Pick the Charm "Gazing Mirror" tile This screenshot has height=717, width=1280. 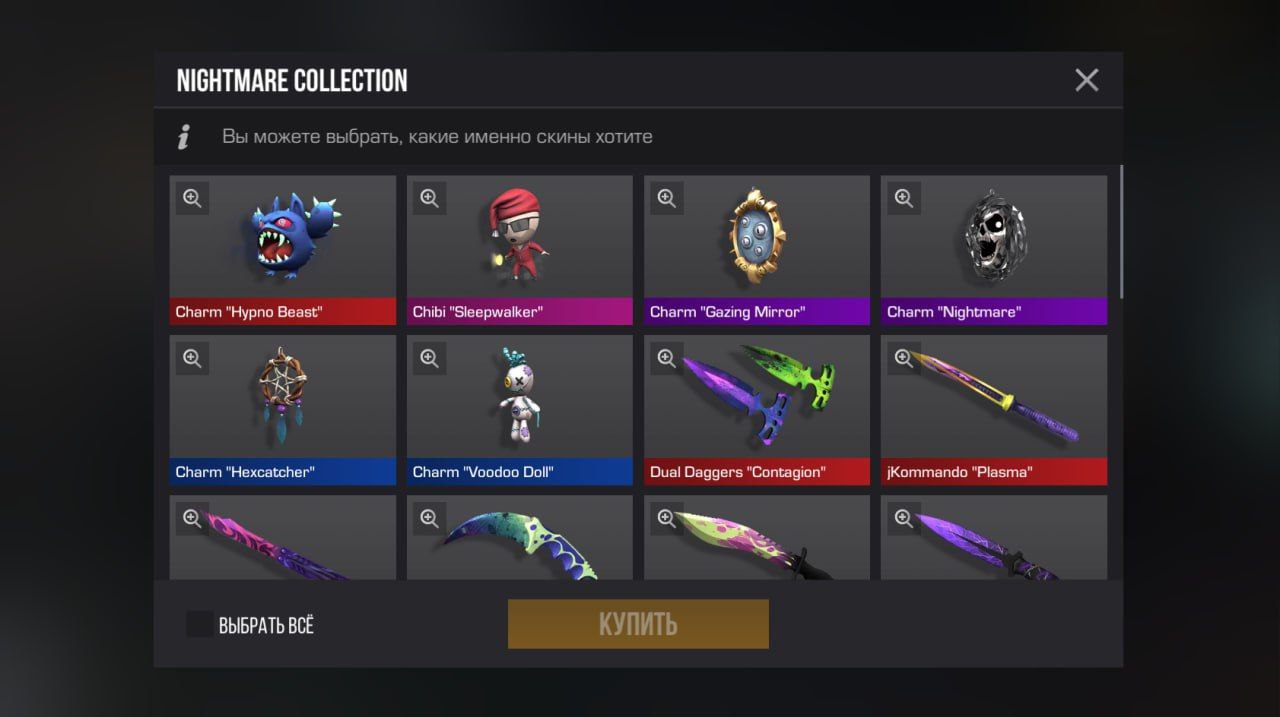point(756,248)
